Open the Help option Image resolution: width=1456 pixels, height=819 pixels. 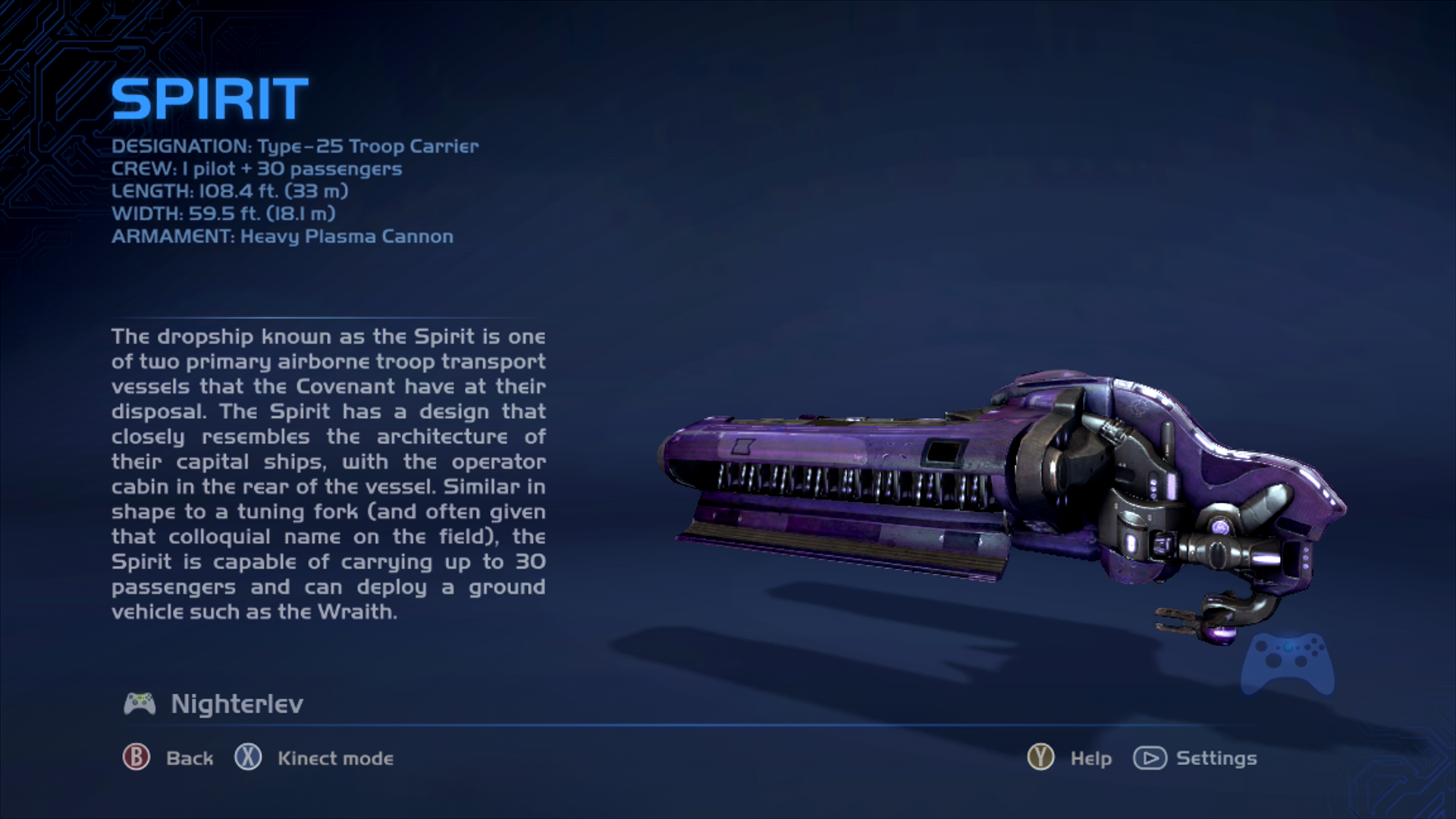(1070, 758)
